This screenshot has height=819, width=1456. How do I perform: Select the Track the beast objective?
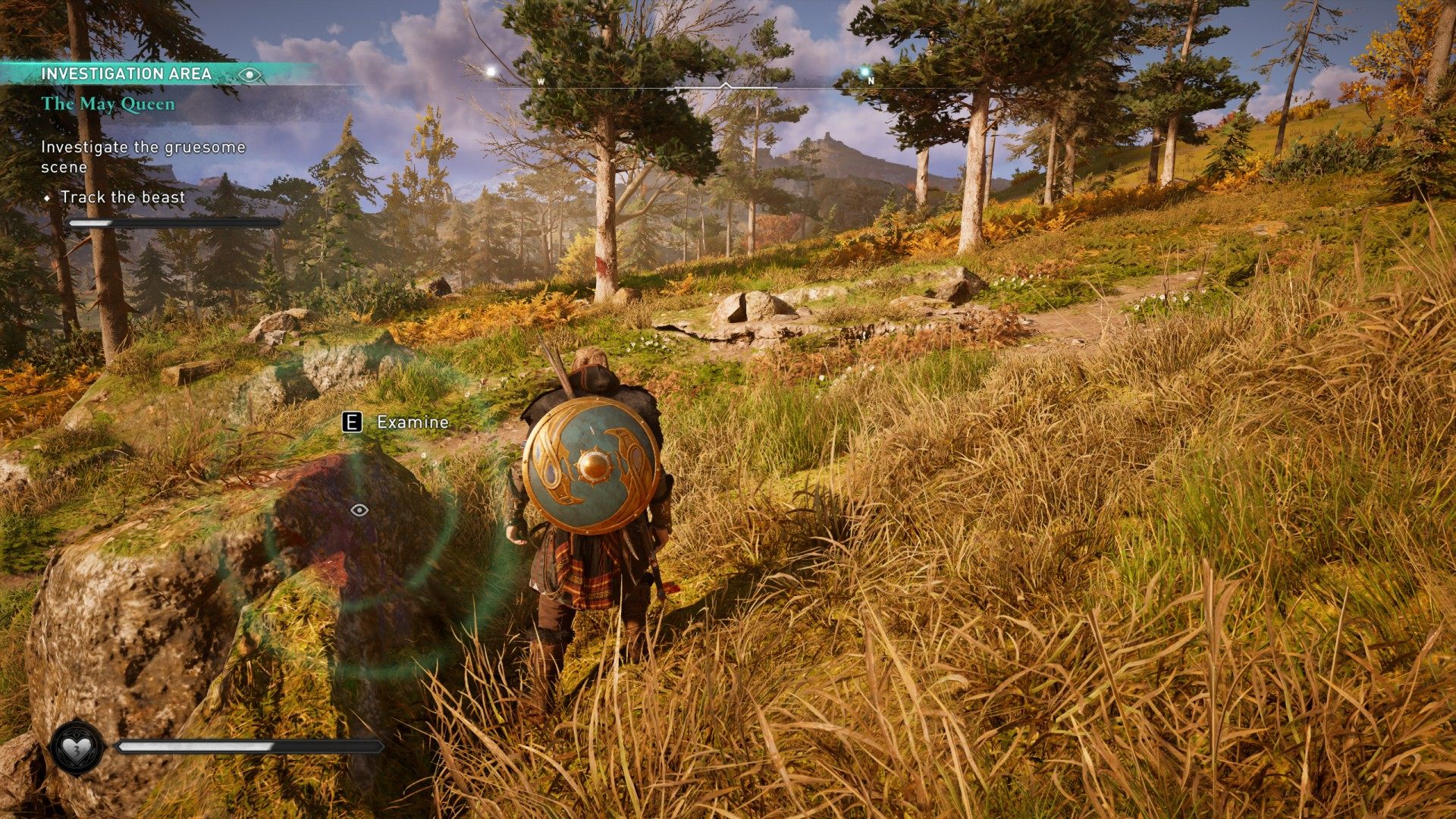[x=123, y=197]
